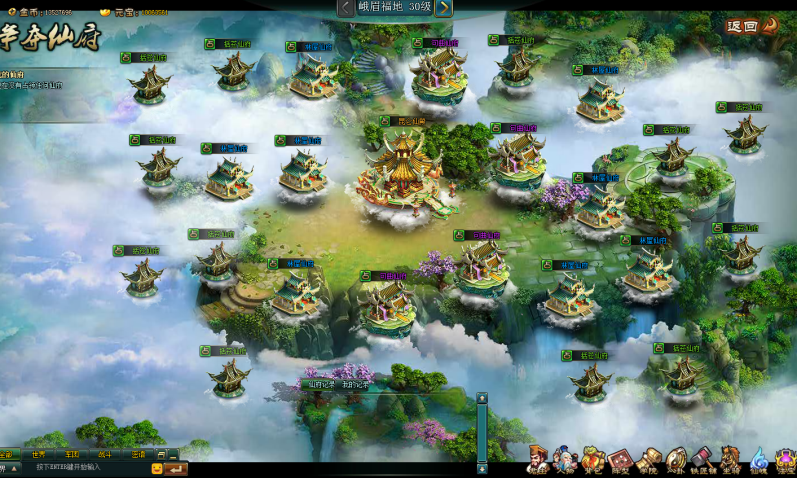Open the 坐骑 mount horse icon
Viewport: 797px width, 478px height.
tap(731, 460)
